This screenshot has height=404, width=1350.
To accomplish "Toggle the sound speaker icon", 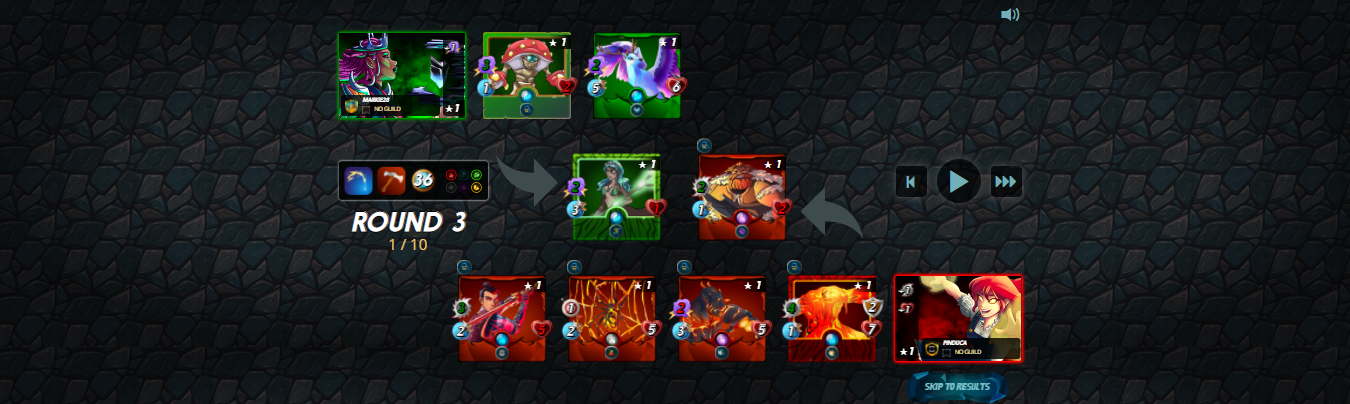I will 1010,14.
